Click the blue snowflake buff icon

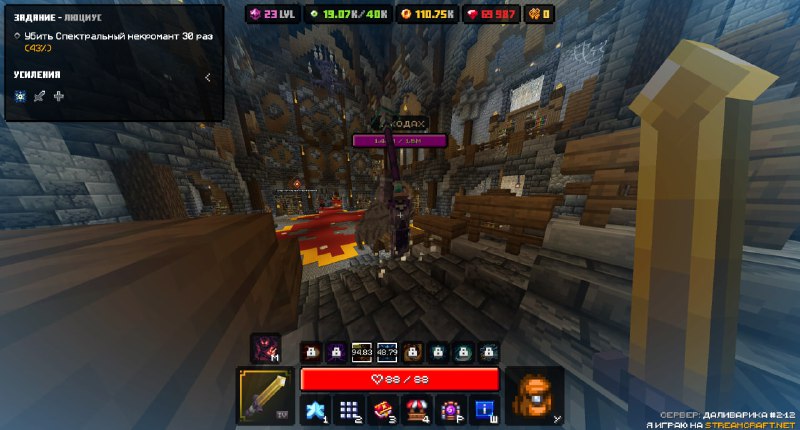(20, 96)
